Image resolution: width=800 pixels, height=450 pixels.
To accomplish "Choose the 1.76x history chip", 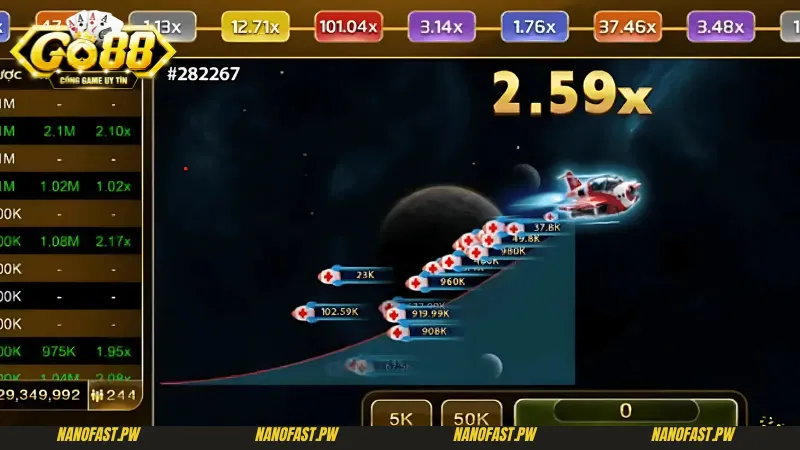I will [x=534, y=27].
